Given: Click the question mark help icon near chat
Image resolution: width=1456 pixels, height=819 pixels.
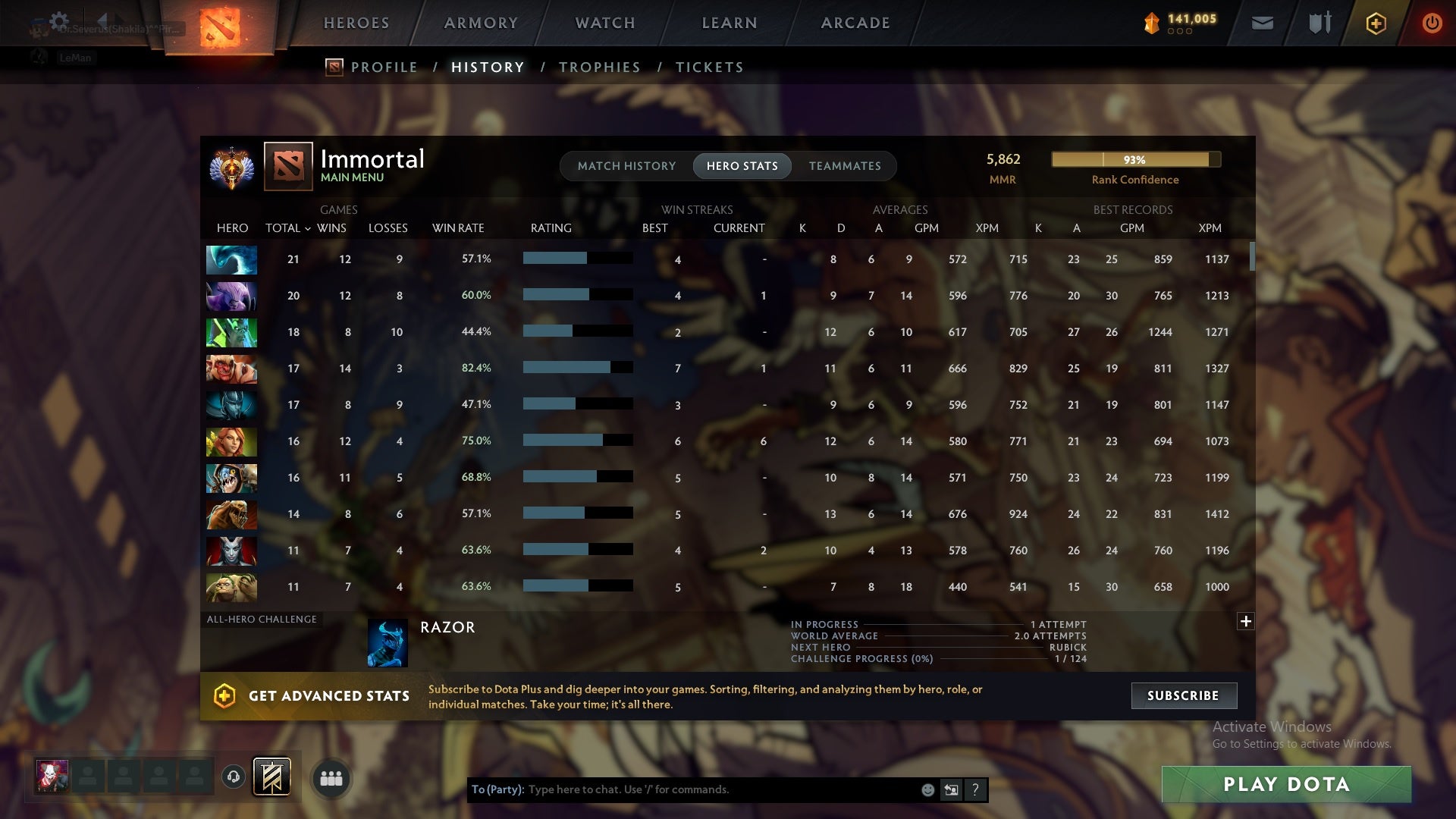Looking at the screenshot, I should 976,789.
